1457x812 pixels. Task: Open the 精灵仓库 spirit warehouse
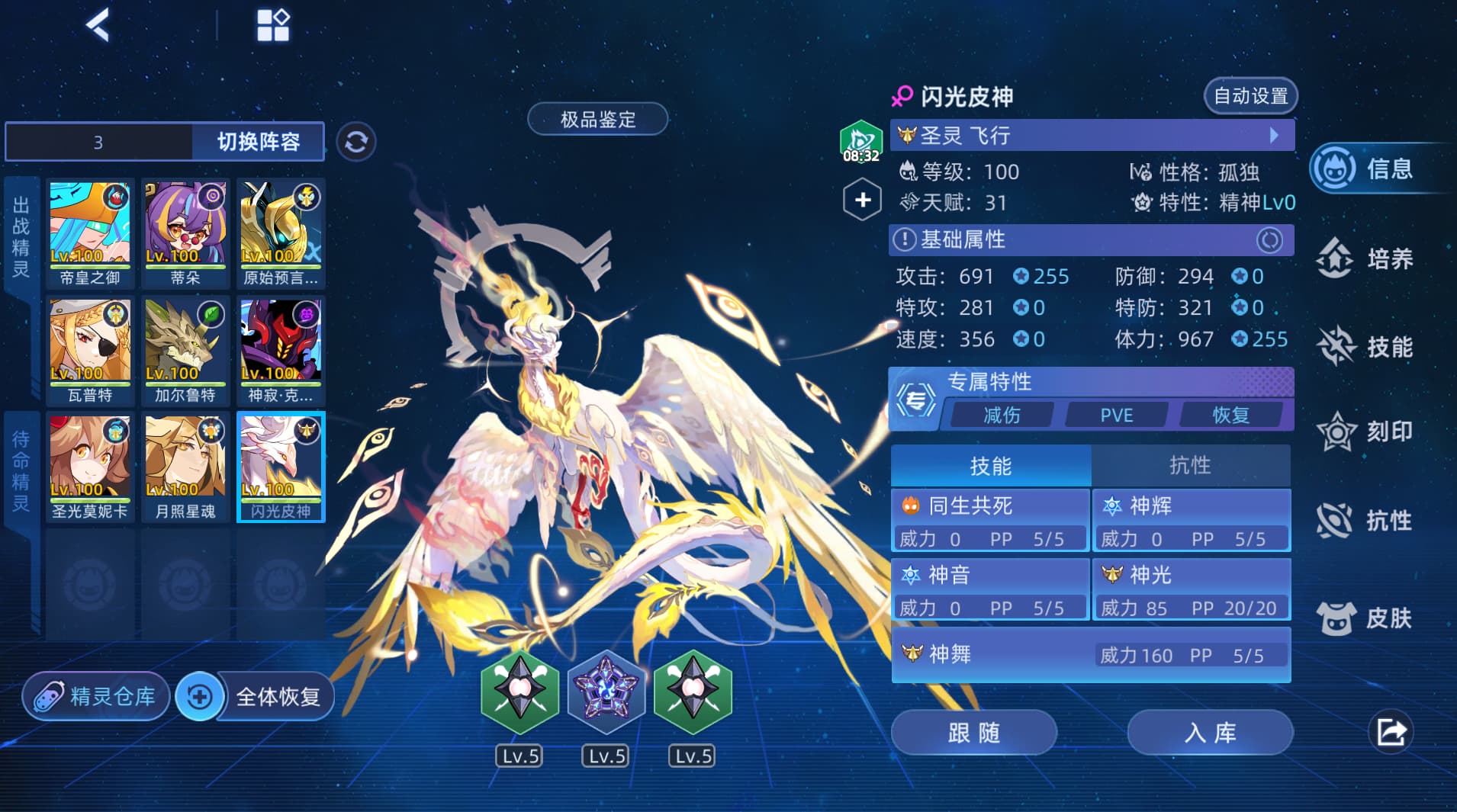pos(97,696)
